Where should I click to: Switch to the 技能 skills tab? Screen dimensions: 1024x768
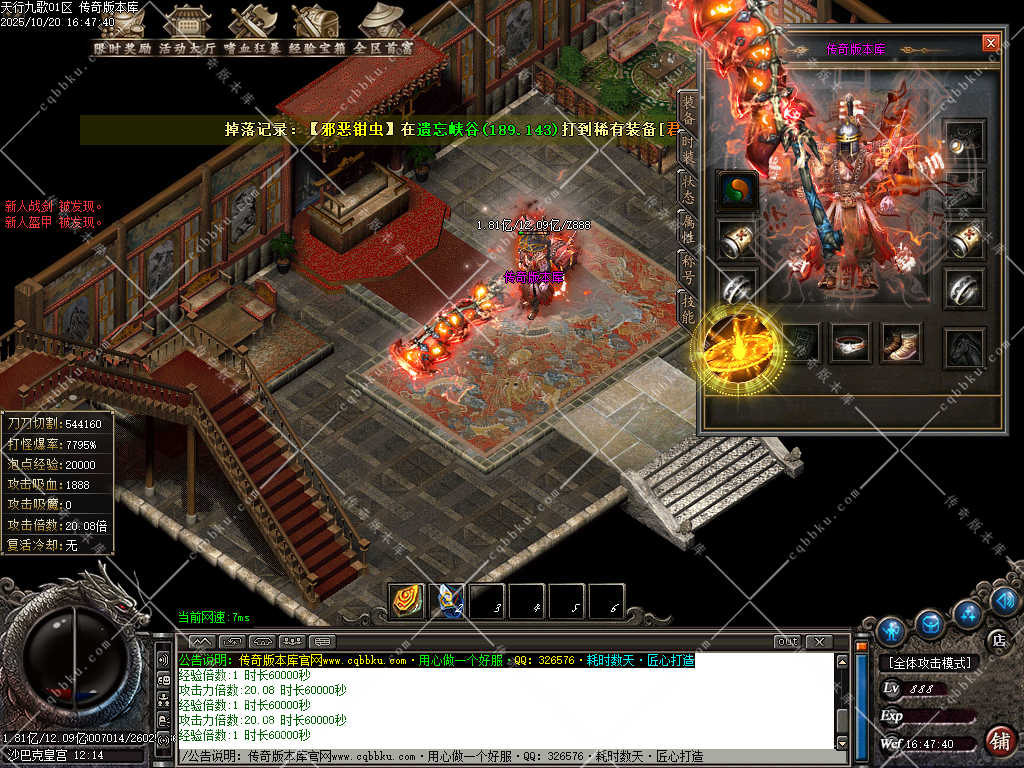(688, 305)
